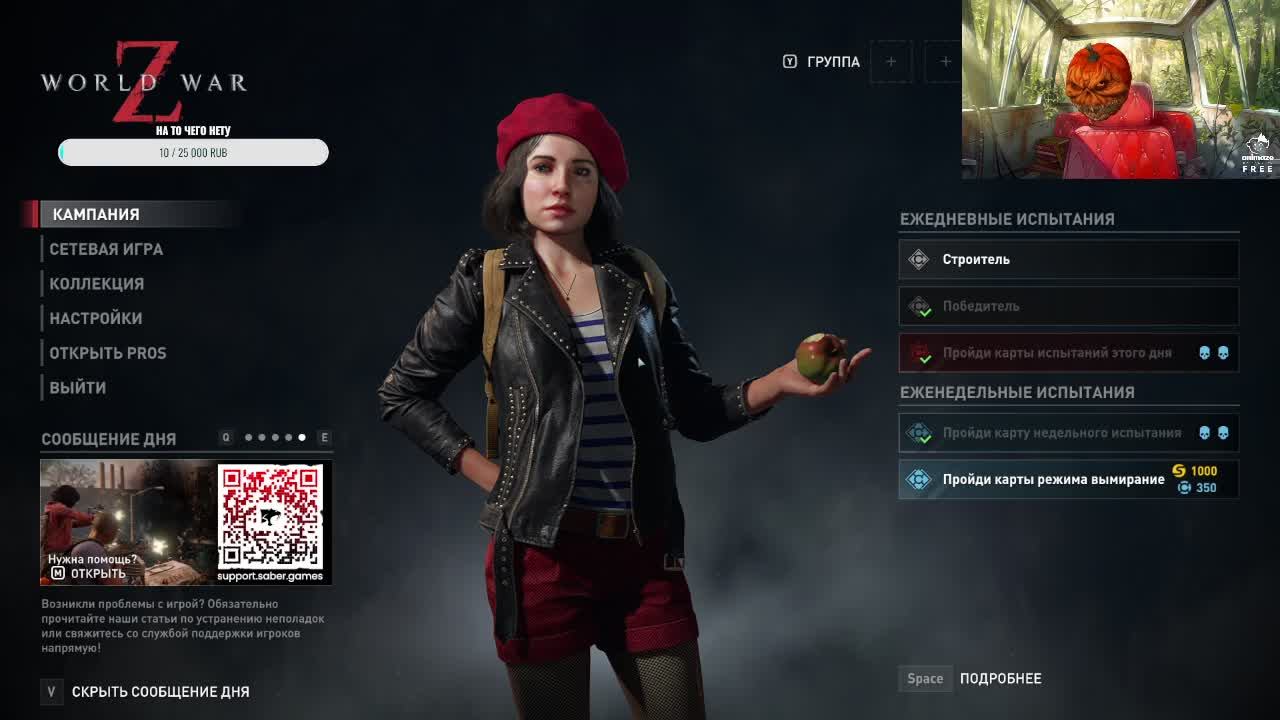The height and width of the screenshot is (720, 1280).
Task: Select the Пройди карту недельного испытания row
Action: point(1068,433)
